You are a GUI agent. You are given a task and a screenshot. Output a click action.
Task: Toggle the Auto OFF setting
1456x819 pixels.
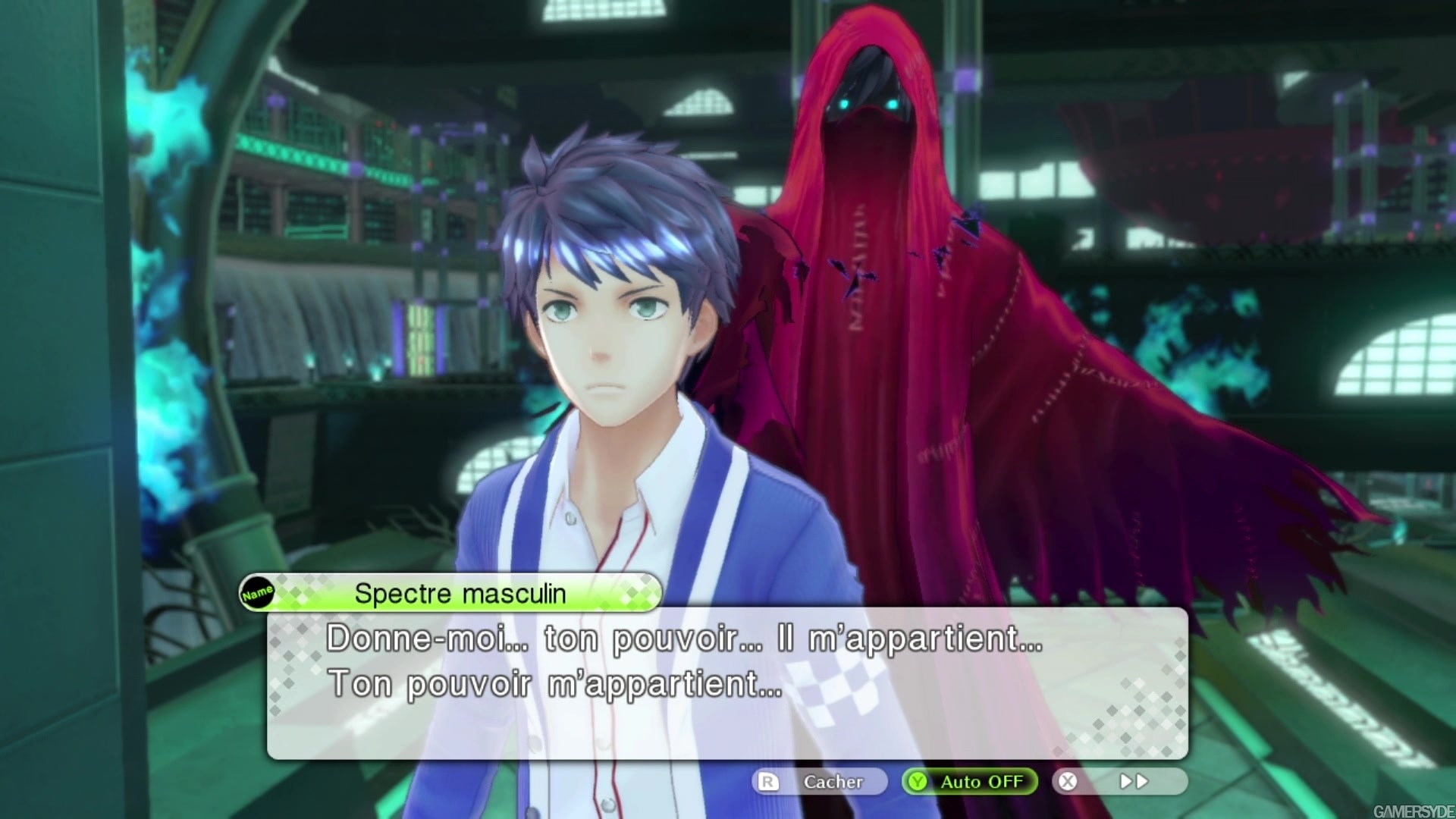coord(969,782)
